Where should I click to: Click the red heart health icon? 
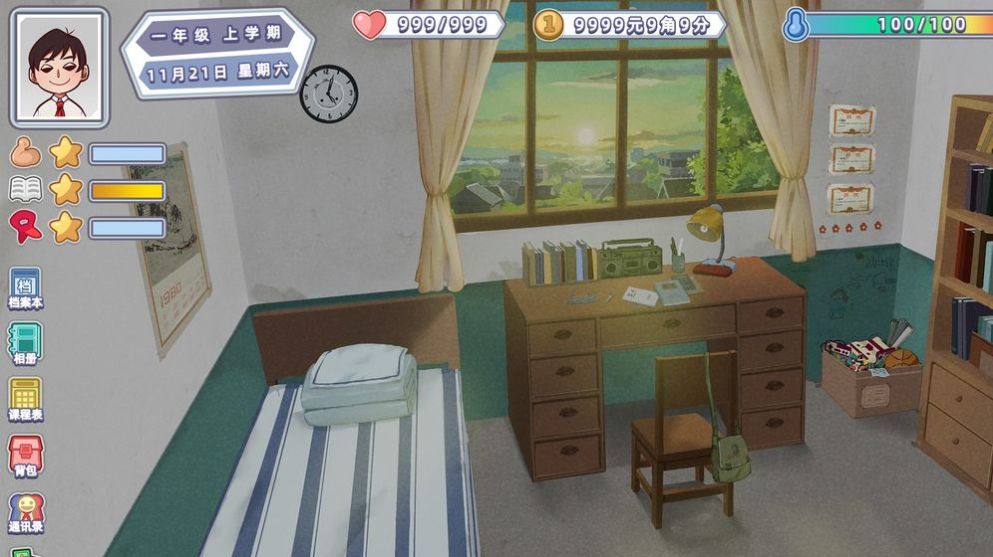(x=369, y=25)
